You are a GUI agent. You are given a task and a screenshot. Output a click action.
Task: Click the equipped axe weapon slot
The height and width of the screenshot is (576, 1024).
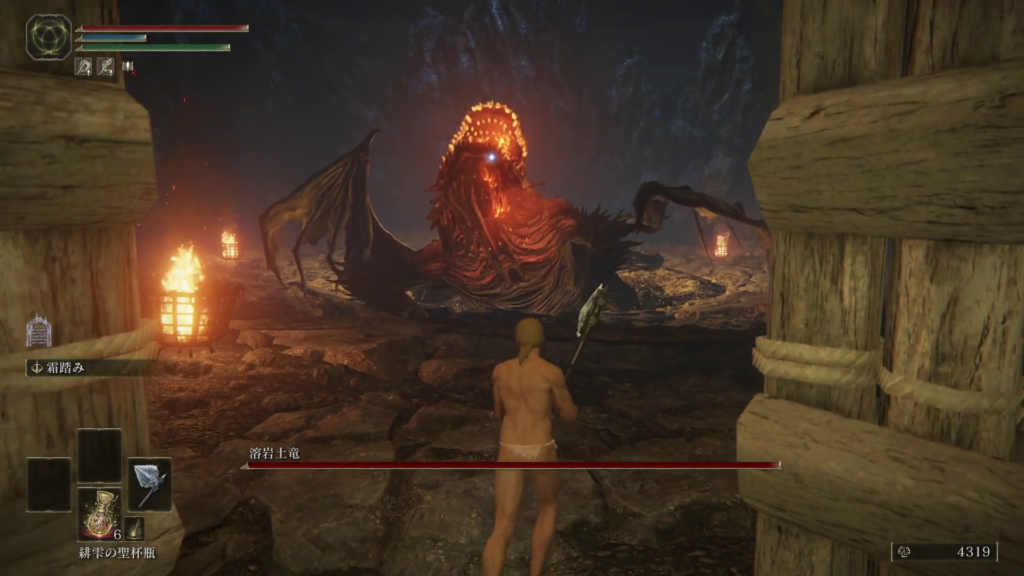coord(149,484)
